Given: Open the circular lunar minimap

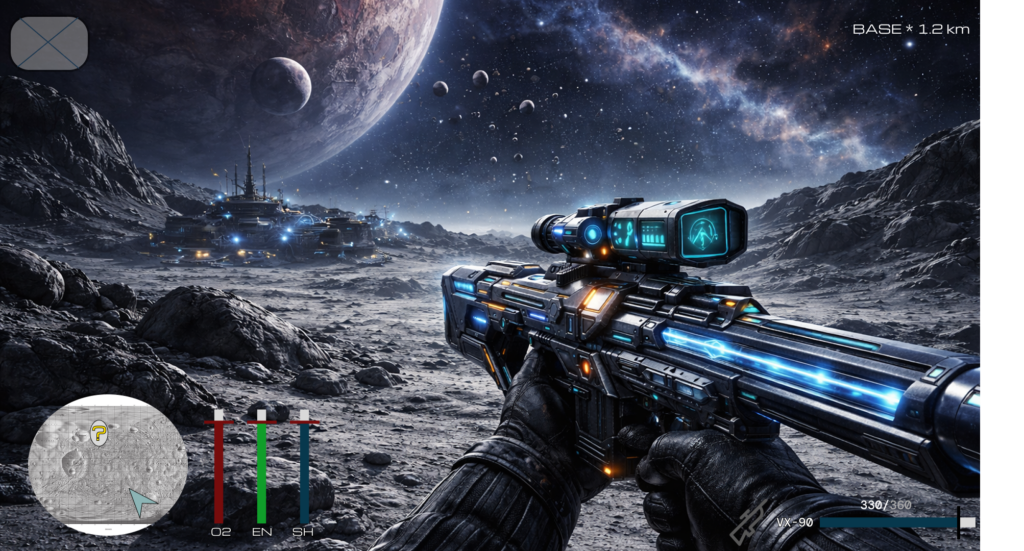Looking at the screenshot, I should pos(108,464).
